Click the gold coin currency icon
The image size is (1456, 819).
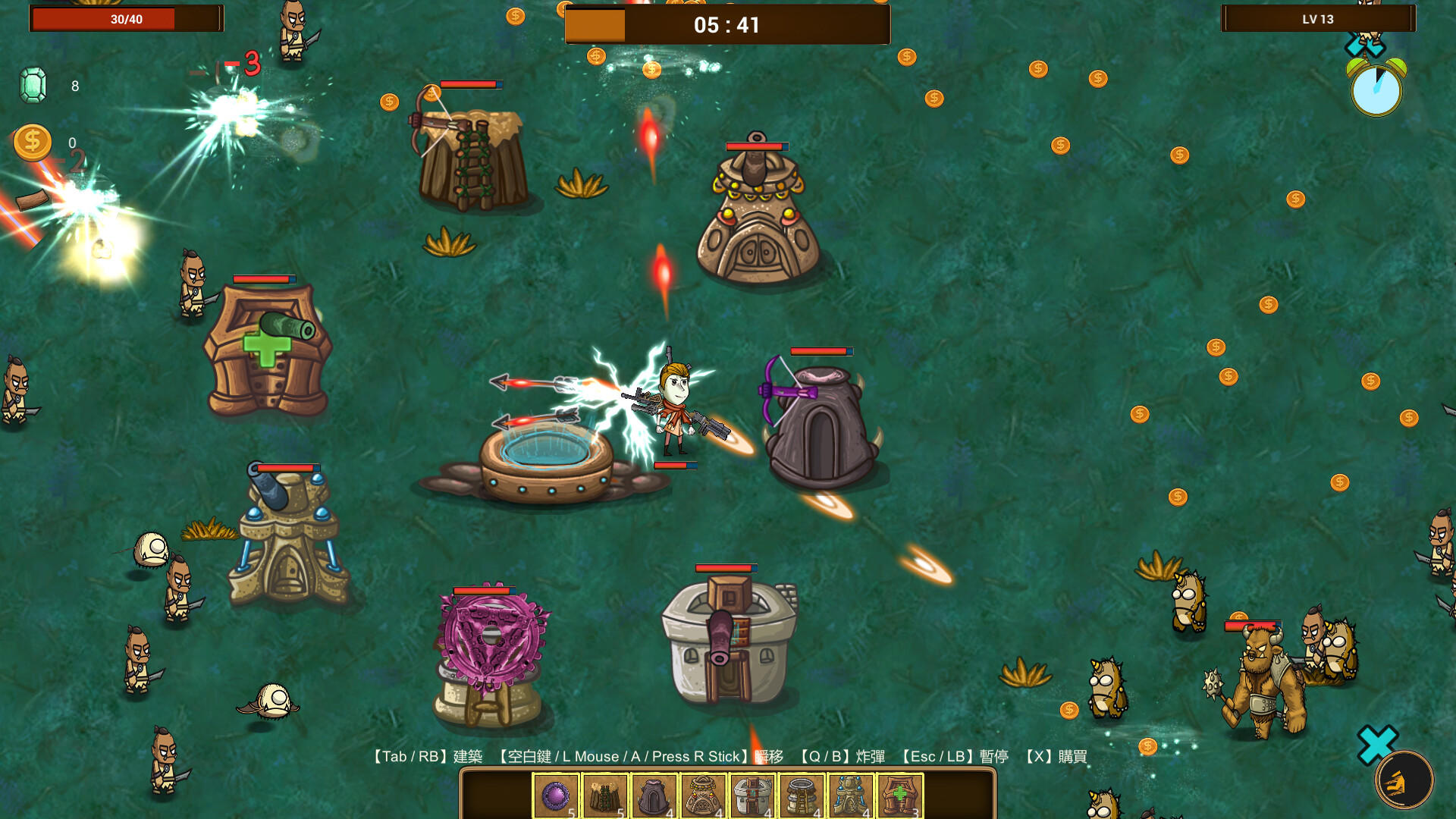tap(33, 143)
